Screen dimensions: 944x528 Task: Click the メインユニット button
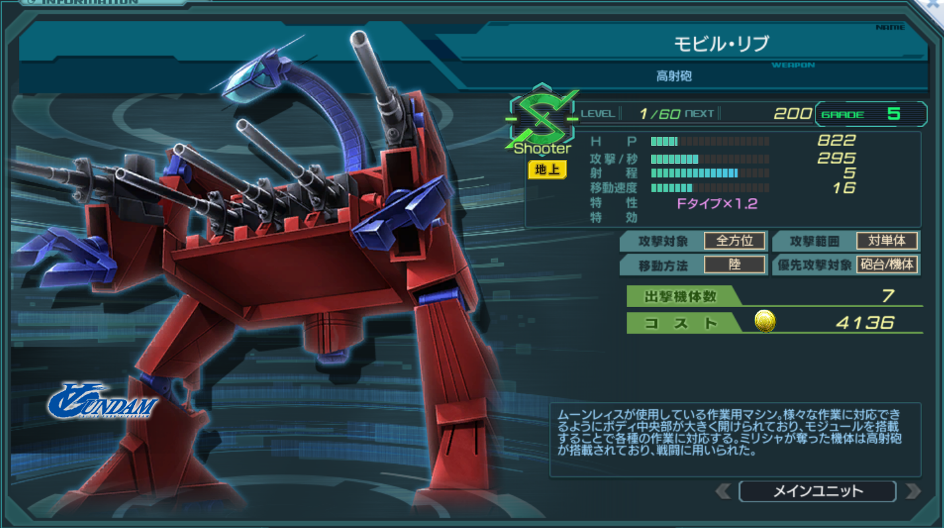click(x=817, y=491)
